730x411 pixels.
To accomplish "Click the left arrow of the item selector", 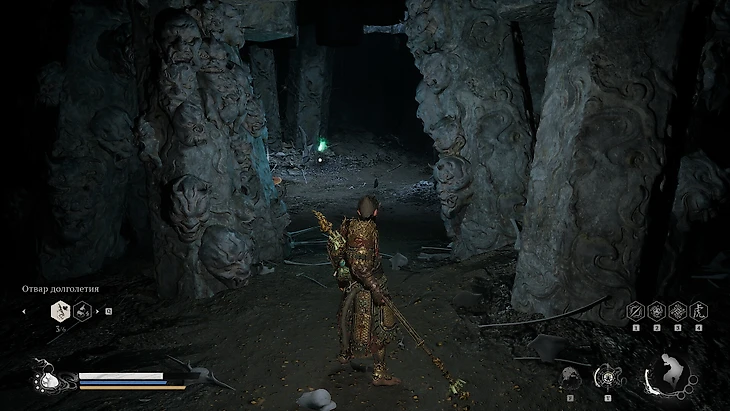I will click(23, 311).
